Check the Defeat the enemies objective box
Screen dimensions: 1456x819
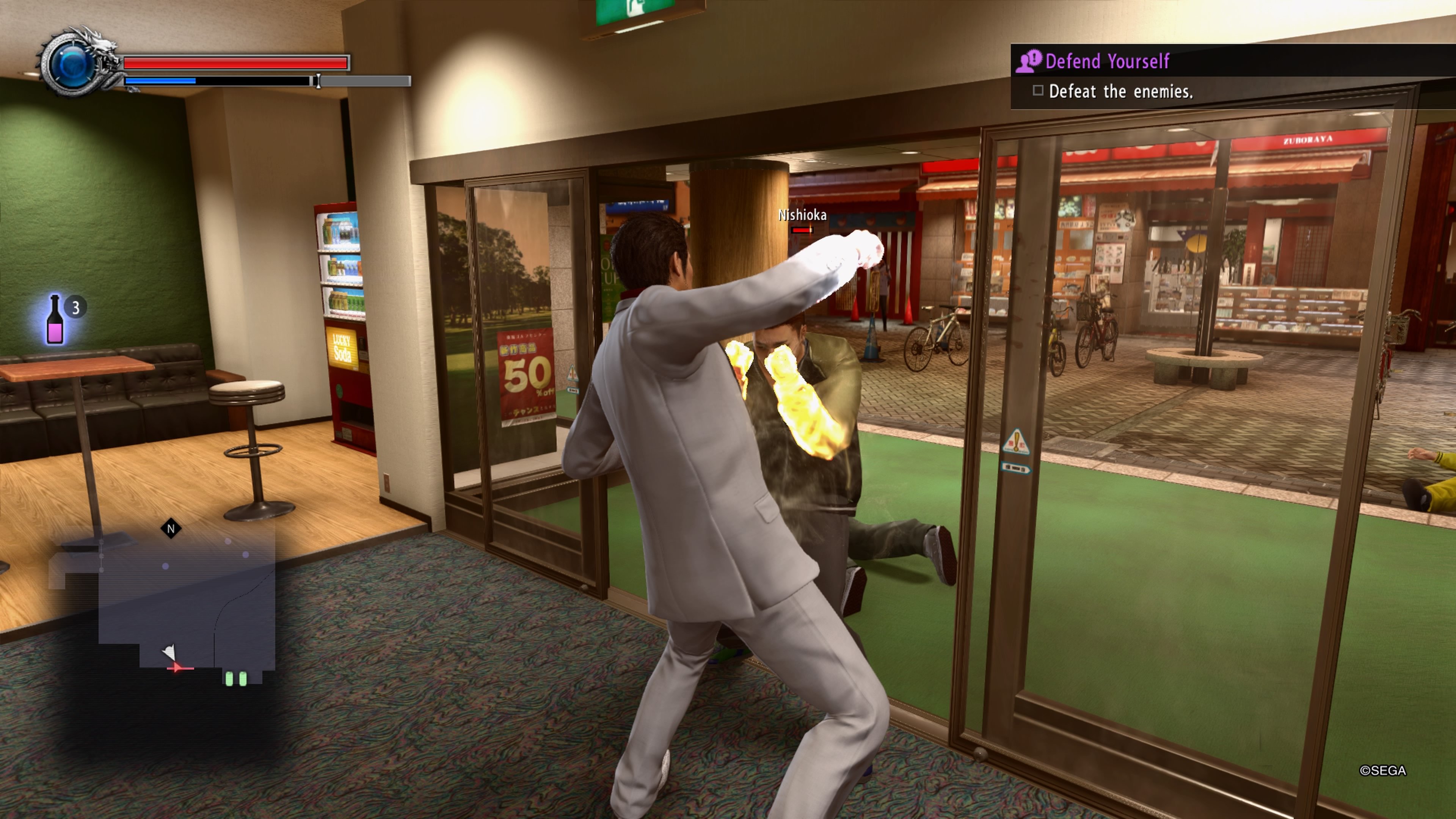tap(1038, 91)
